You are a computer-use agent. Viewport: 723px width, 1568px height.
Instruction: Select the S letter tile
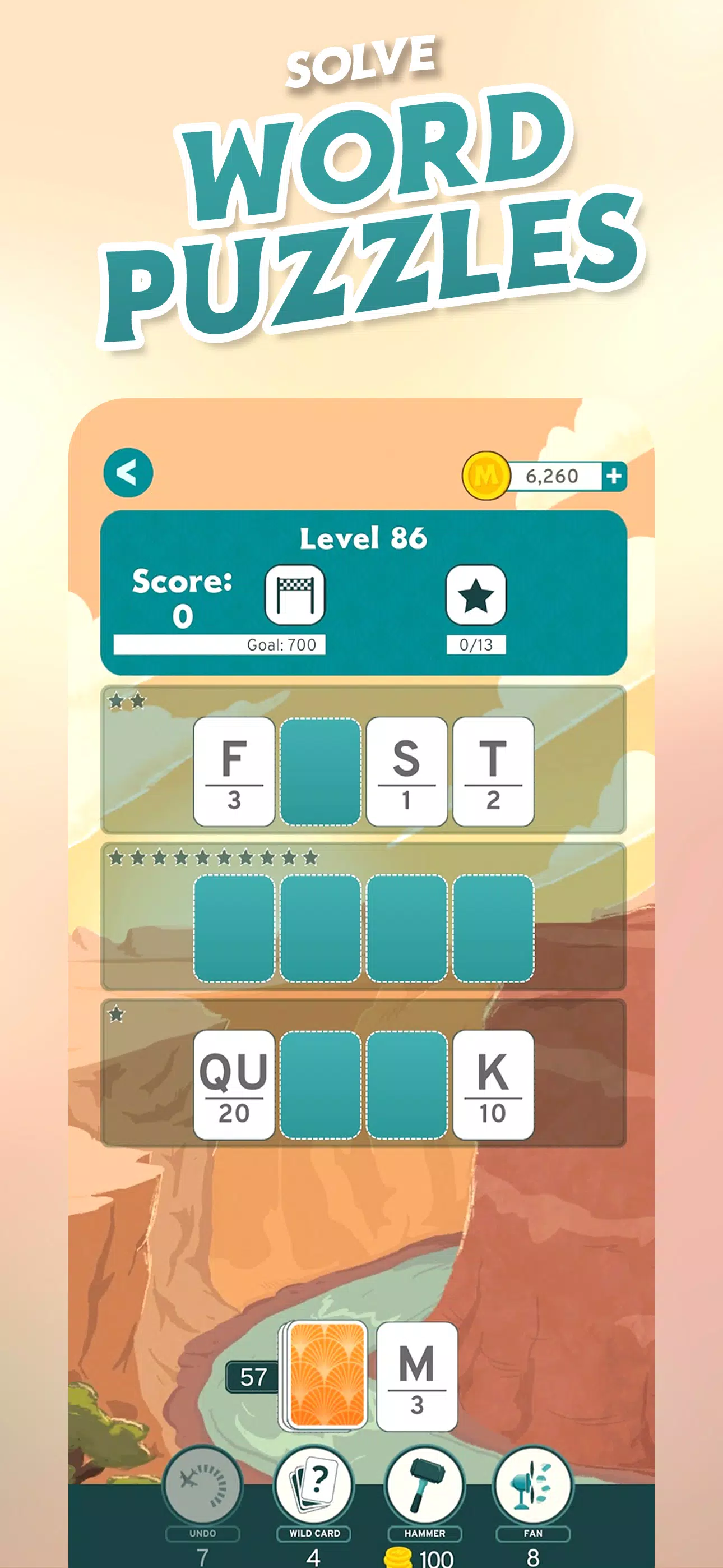(406, 771)
